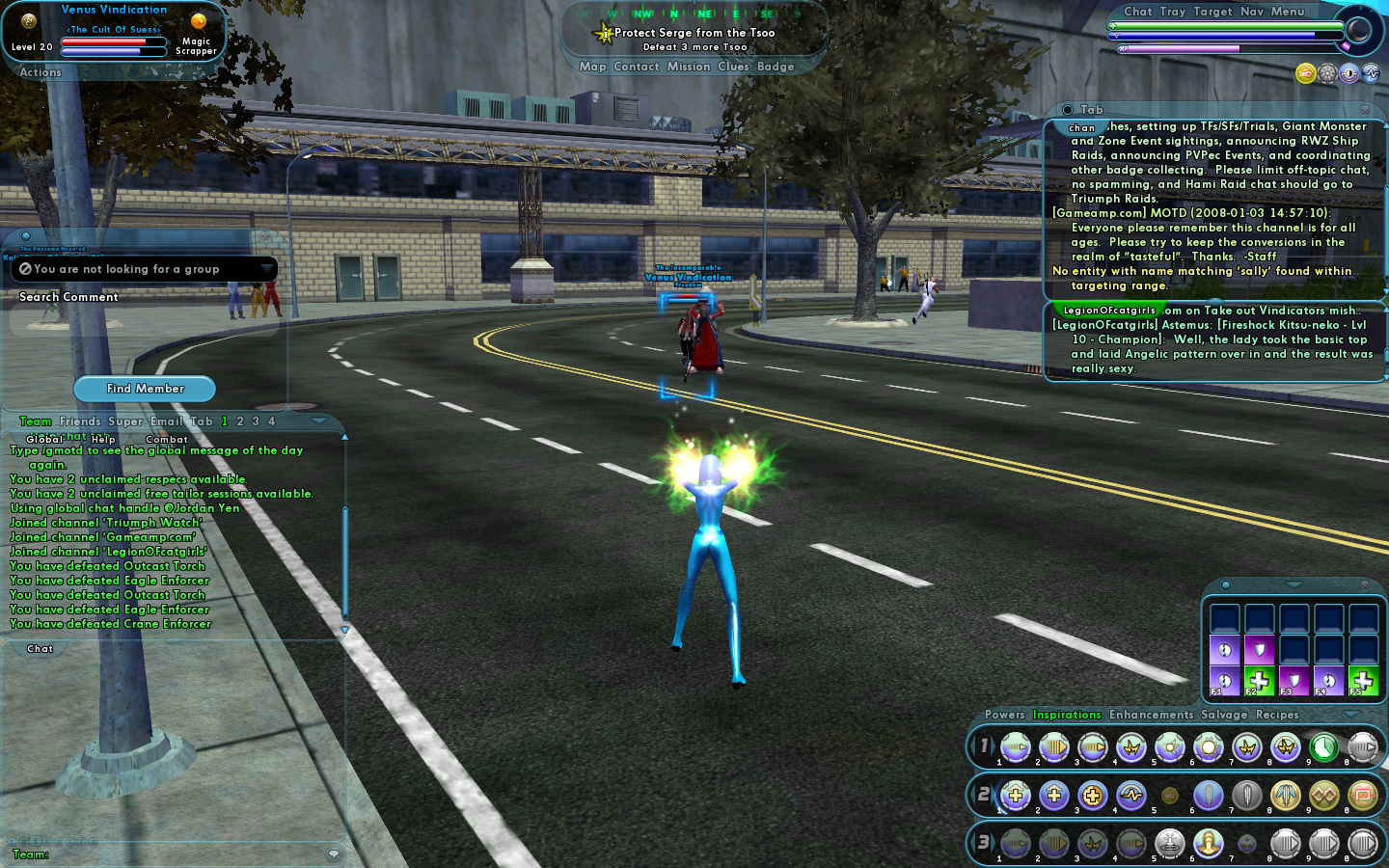
Task: Show the Contact list
Action: (x=637, y=67)
